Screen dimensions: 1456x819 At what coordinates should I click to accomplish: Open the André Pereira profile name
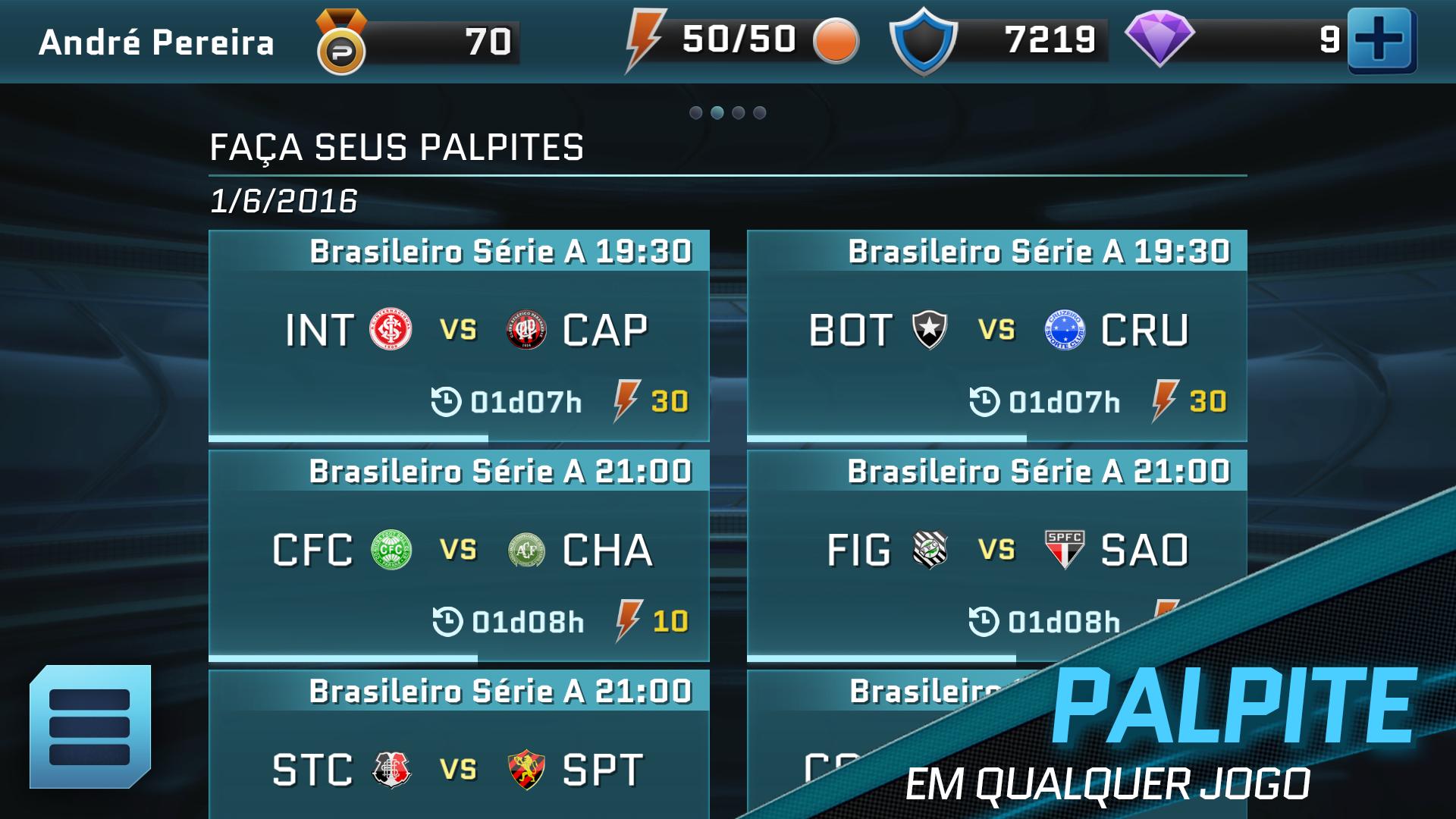156,42
